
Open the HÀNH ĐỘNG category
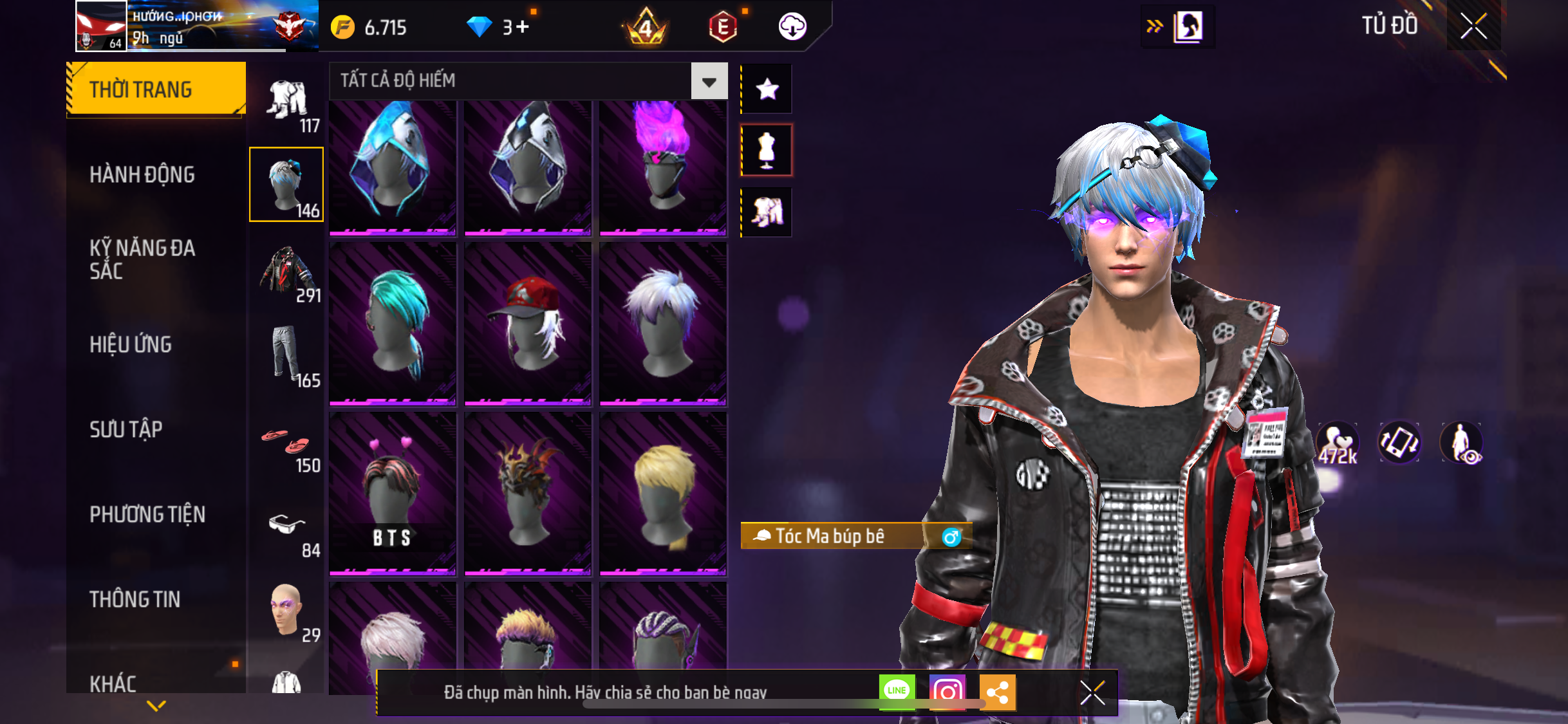click(x=142, y=174)
